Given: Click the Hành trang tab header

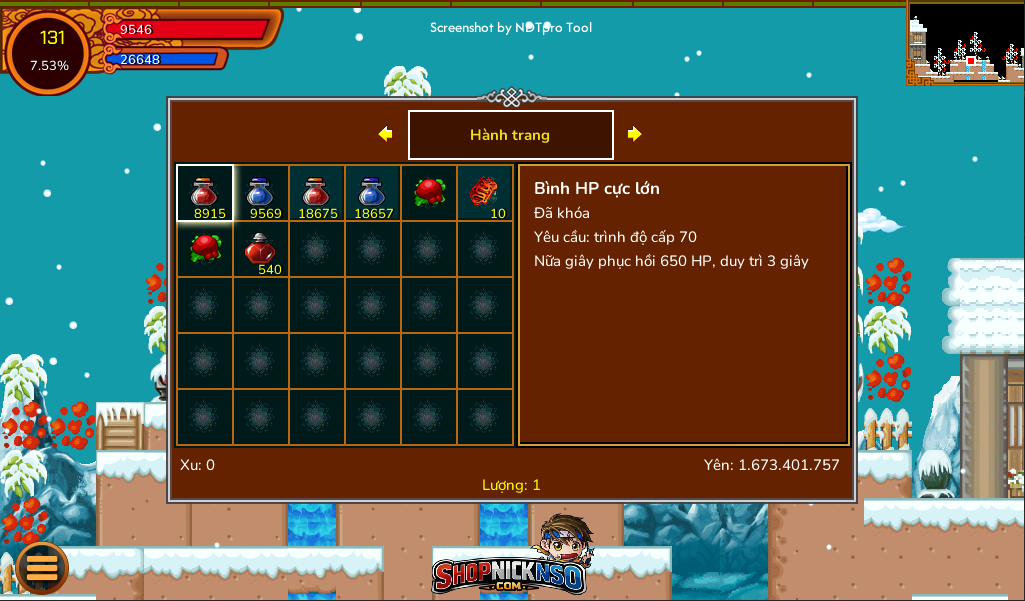Looking at the screenshot, I should tap(510, 135).
